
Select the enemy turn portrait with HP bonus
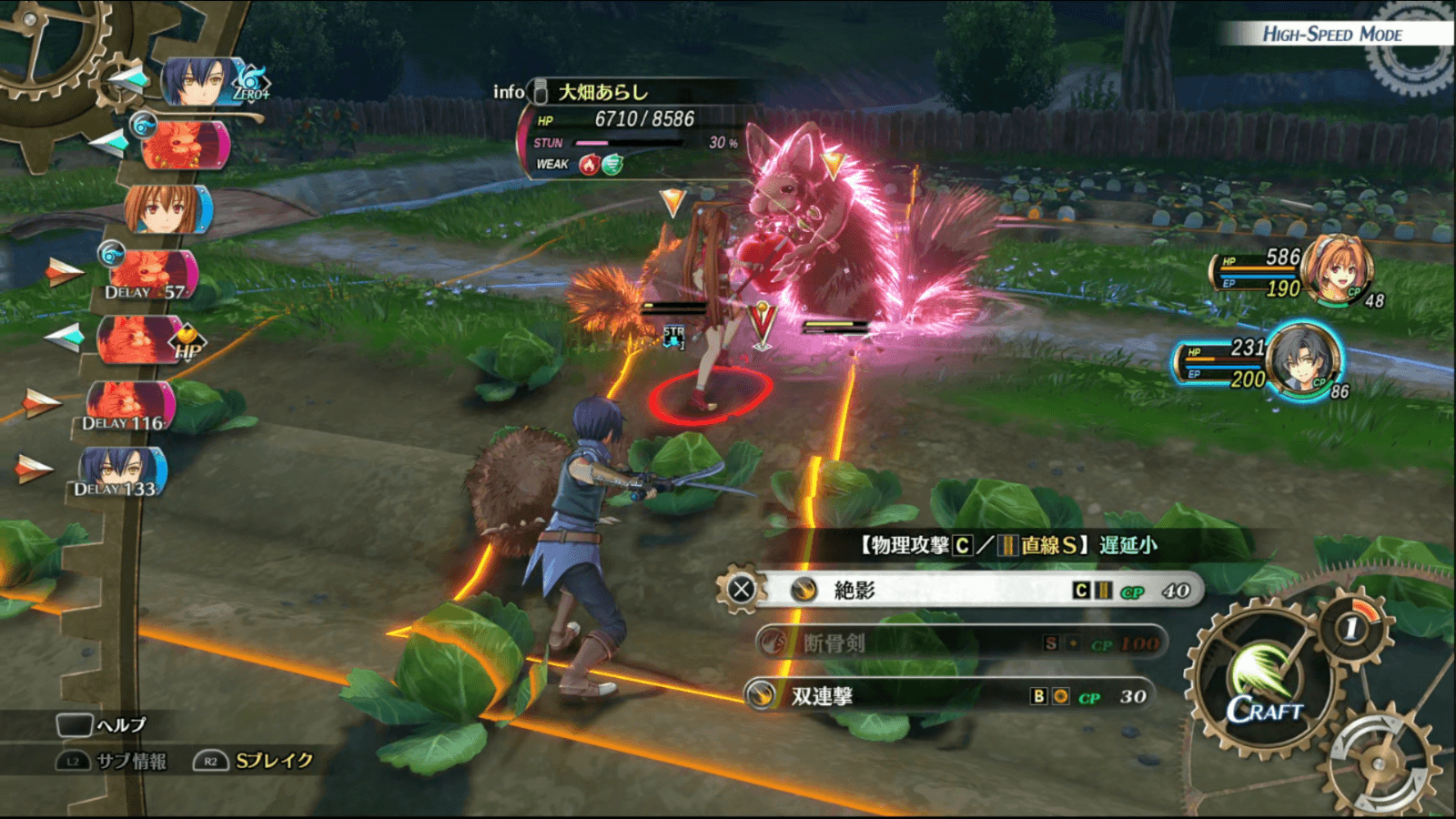coord(141,339)
